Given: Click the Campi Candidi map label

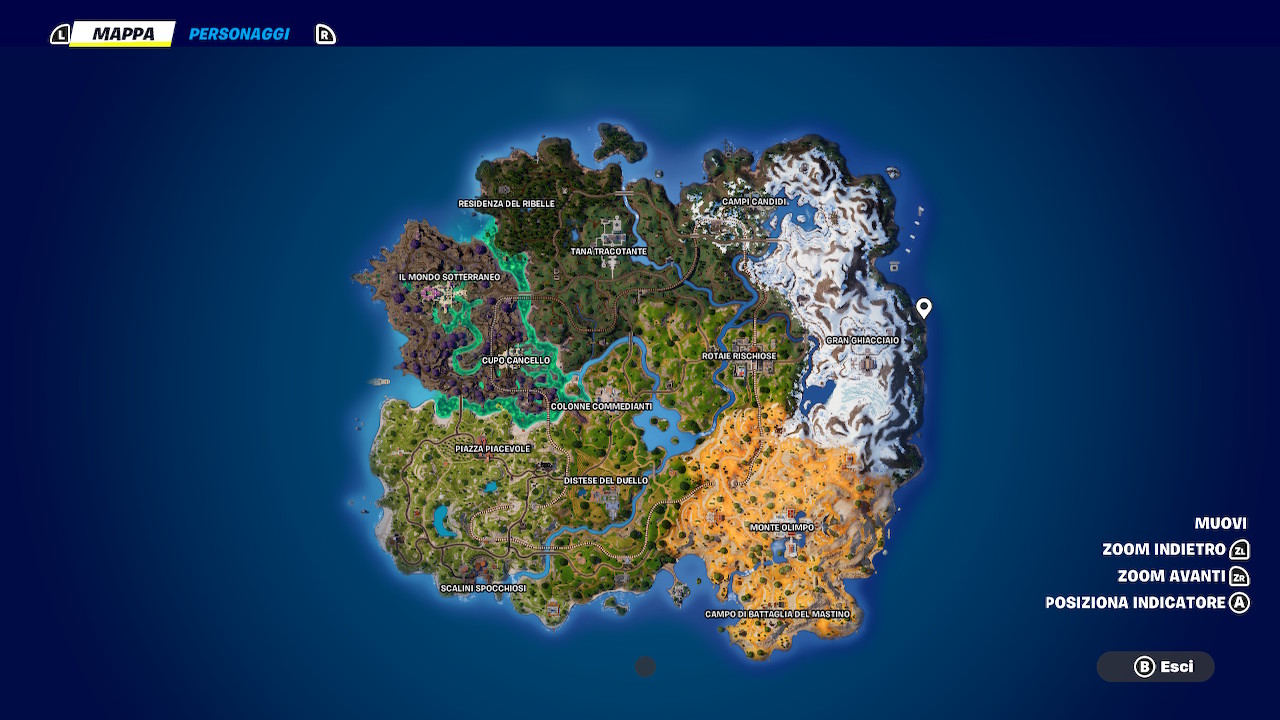Looking at the screenshot, I should [752, 201].
